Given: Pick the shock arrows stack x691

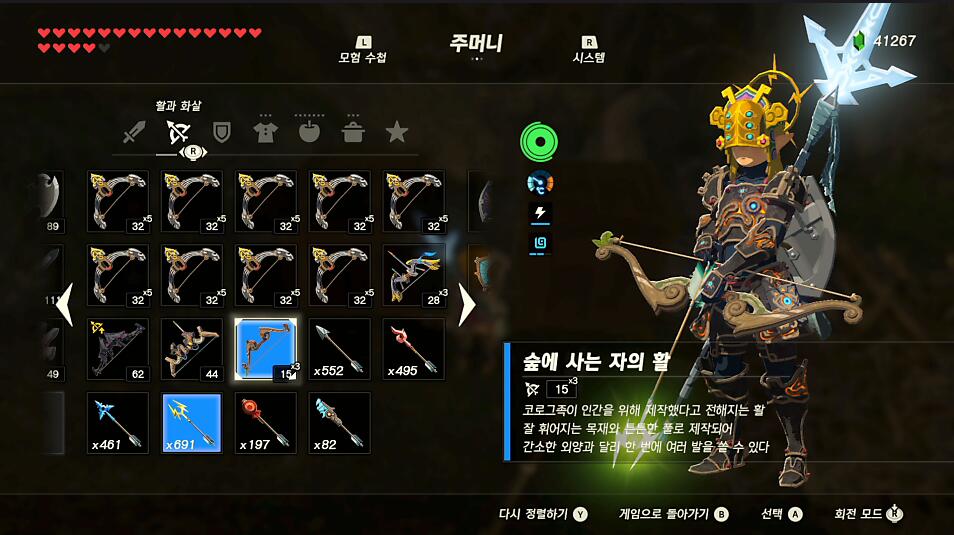Looking at the screenshot, I should 192,423.
